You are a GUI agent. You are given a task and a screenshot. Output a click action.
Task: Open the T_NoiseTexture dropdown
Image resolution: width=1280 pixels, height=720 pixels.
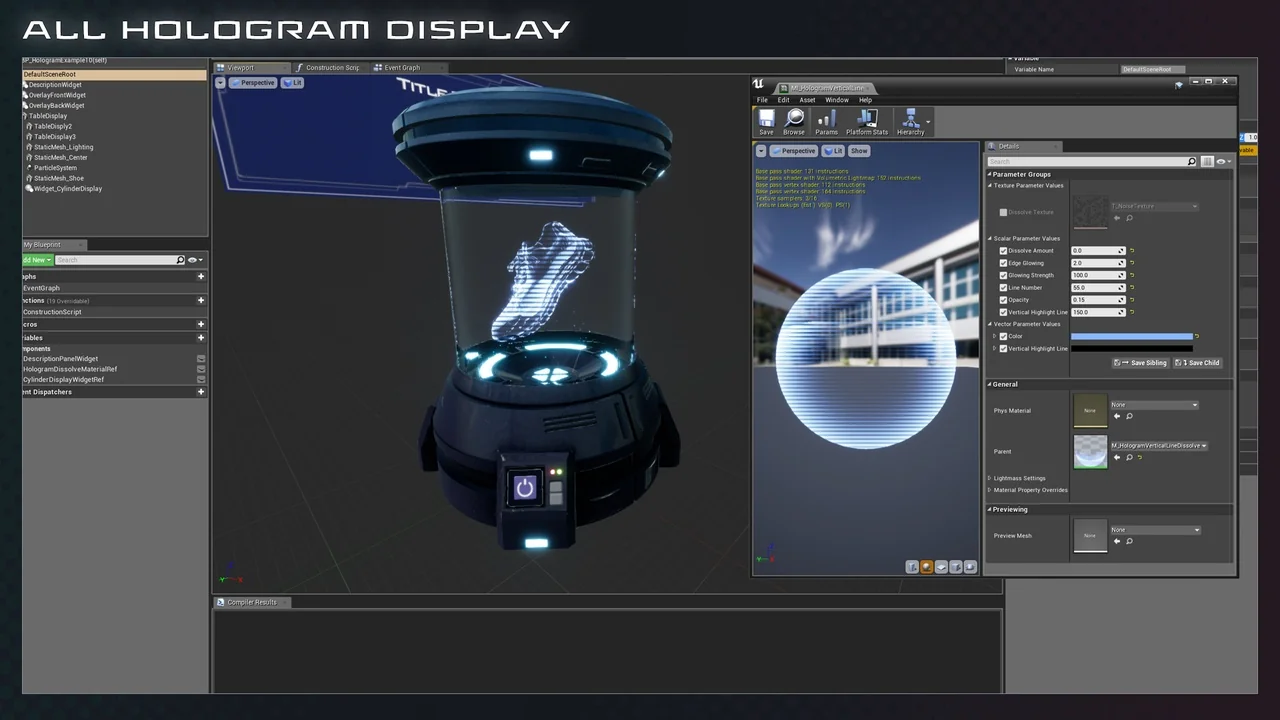pyautogui.click(x=1195, y=206)
